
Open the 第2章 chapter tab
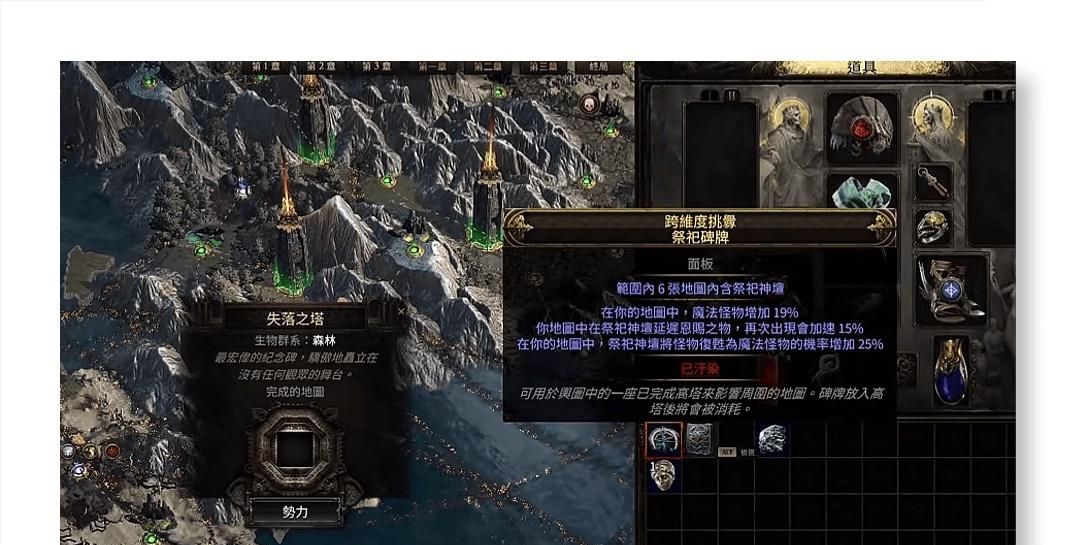pyautogui.click(x=320, y=67)
